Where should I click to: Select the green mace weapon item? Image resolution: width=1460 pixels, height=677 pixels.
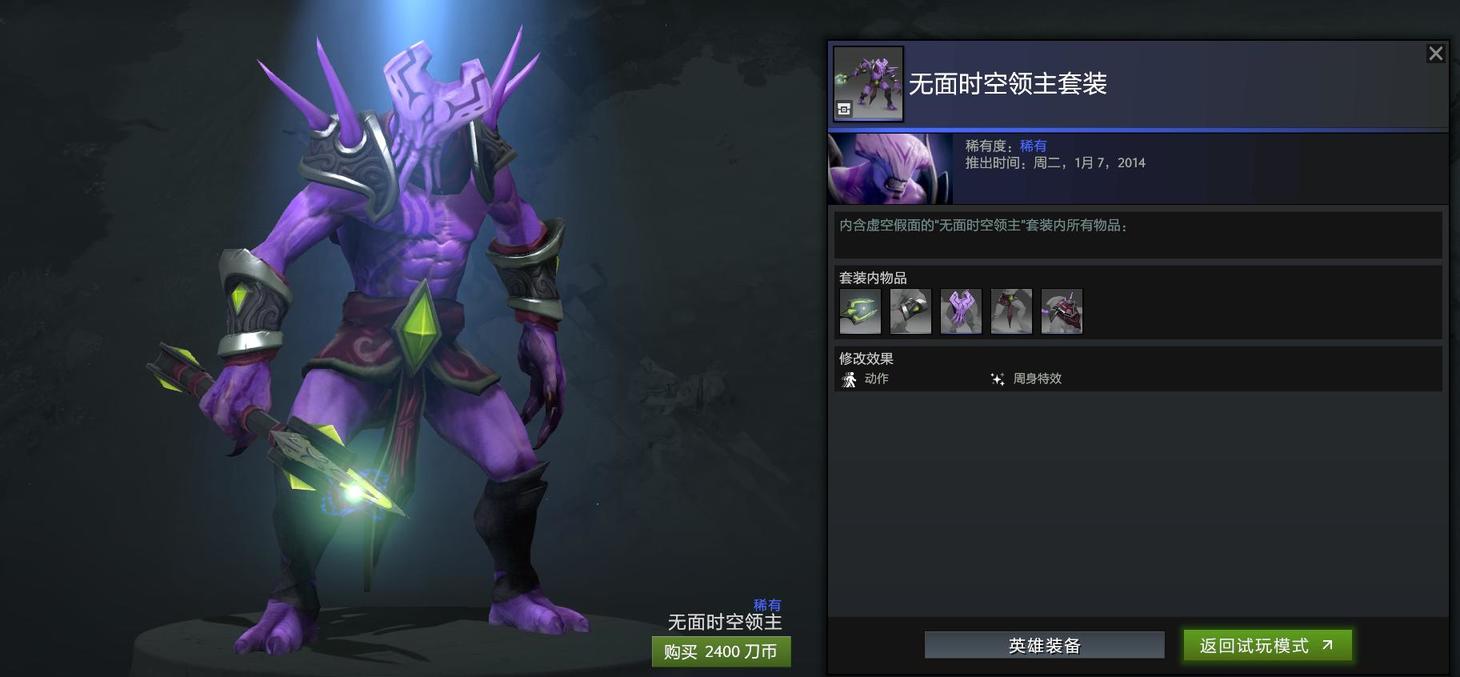pos(860,312)
